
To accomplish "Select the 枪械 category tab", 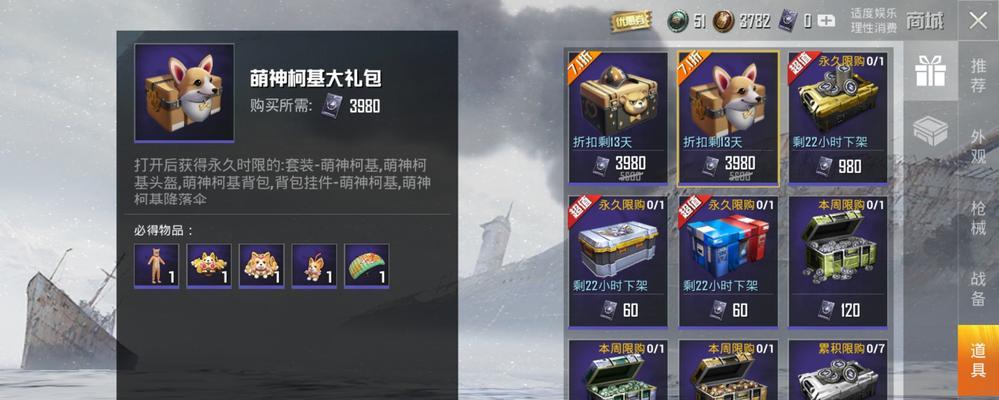I will pos(977,218).
